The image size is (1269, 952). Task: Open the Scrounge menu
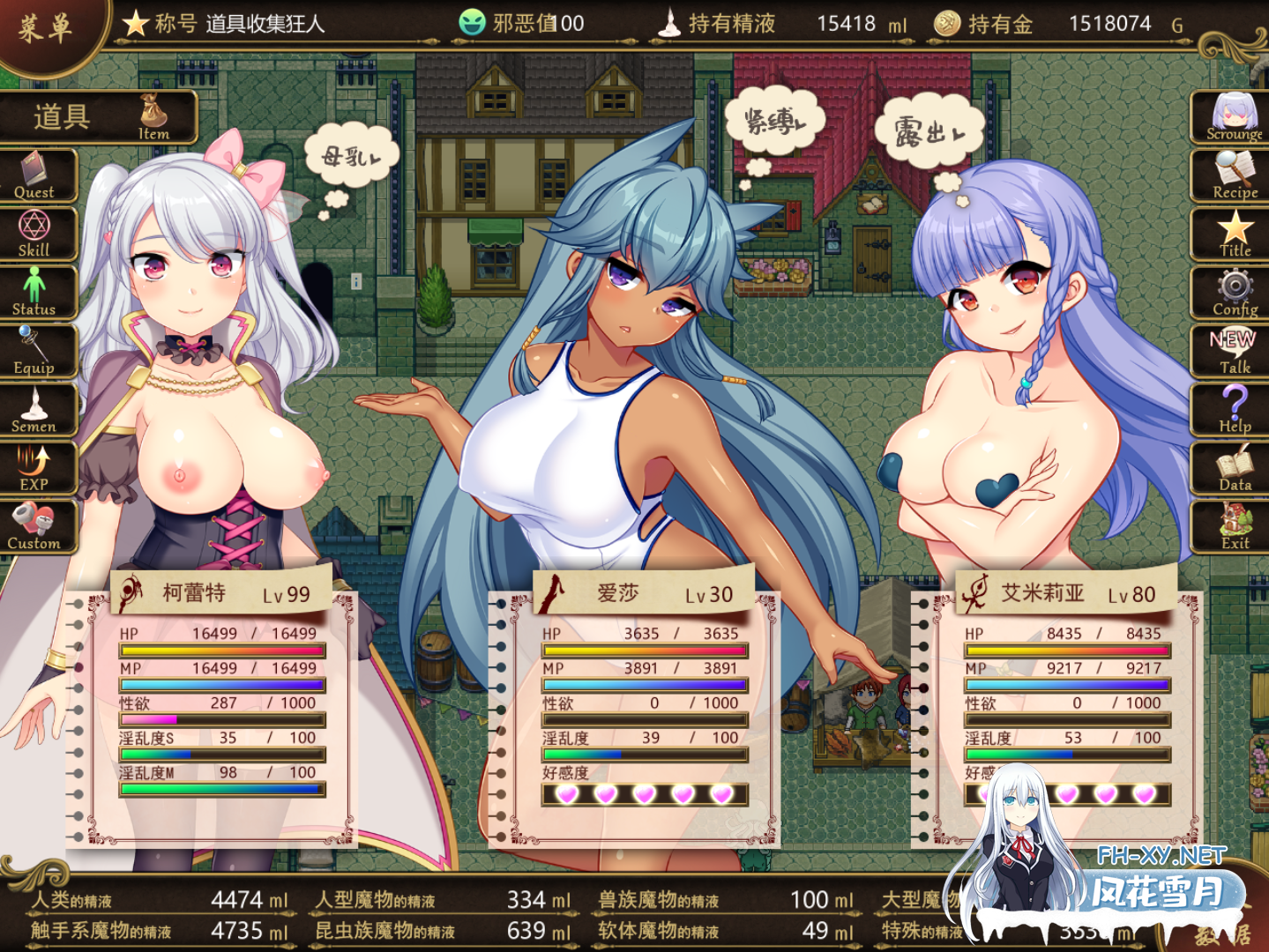(x=1233, y=117)
